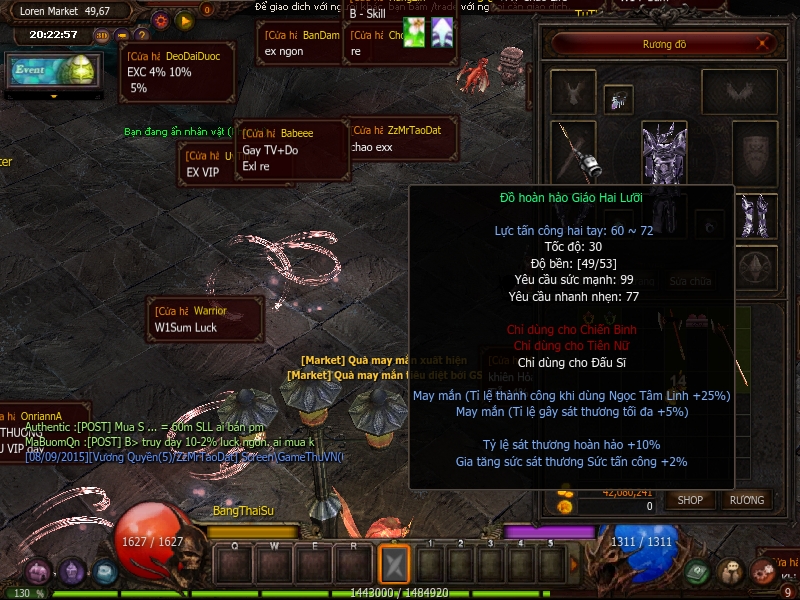The width and height of the screenshot is (800, 600).
Task: Open the RƯƠNG storage button
Action: [x=746, y=500]
